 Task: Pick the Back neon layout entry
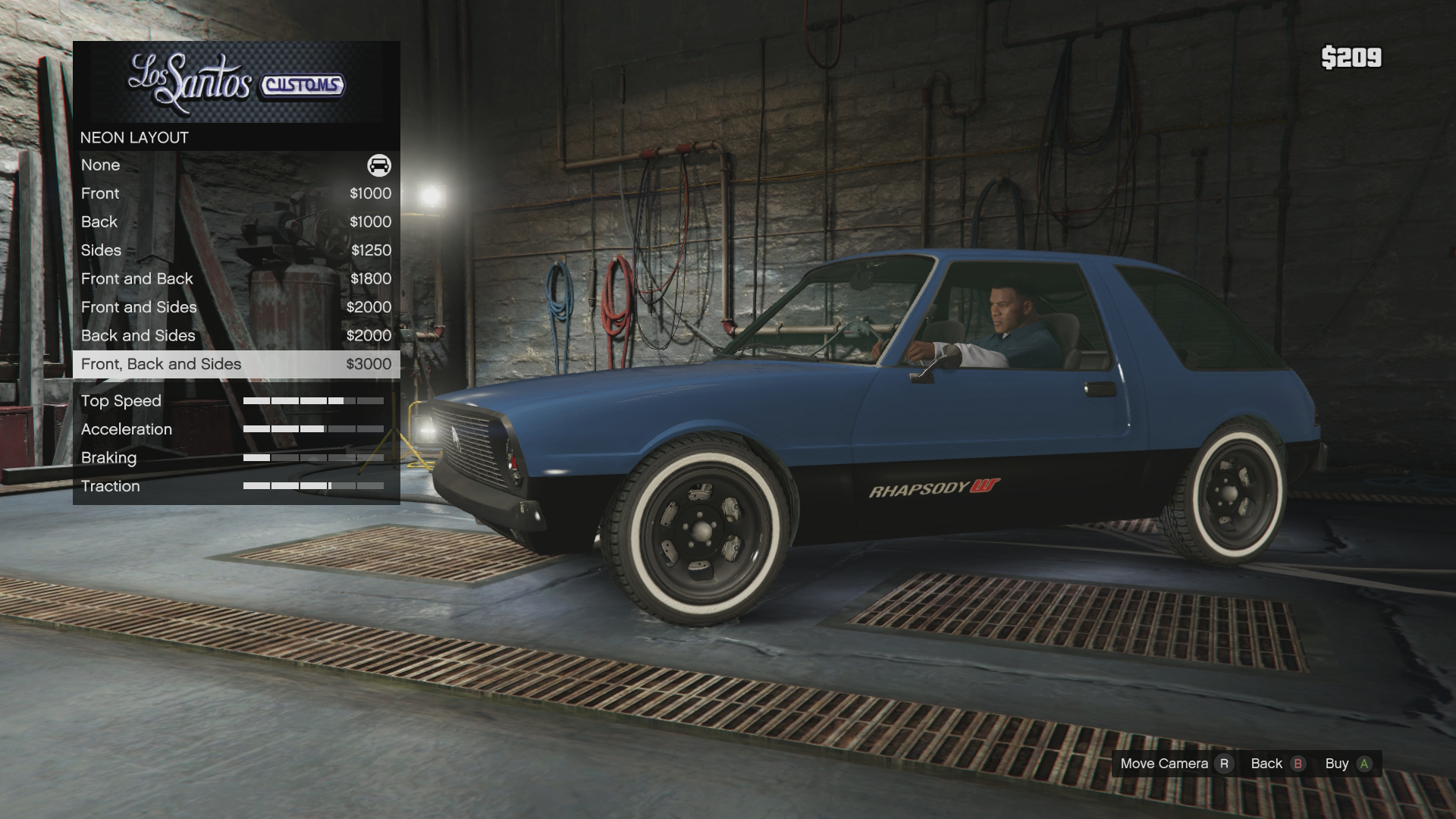tap(236, 222)
